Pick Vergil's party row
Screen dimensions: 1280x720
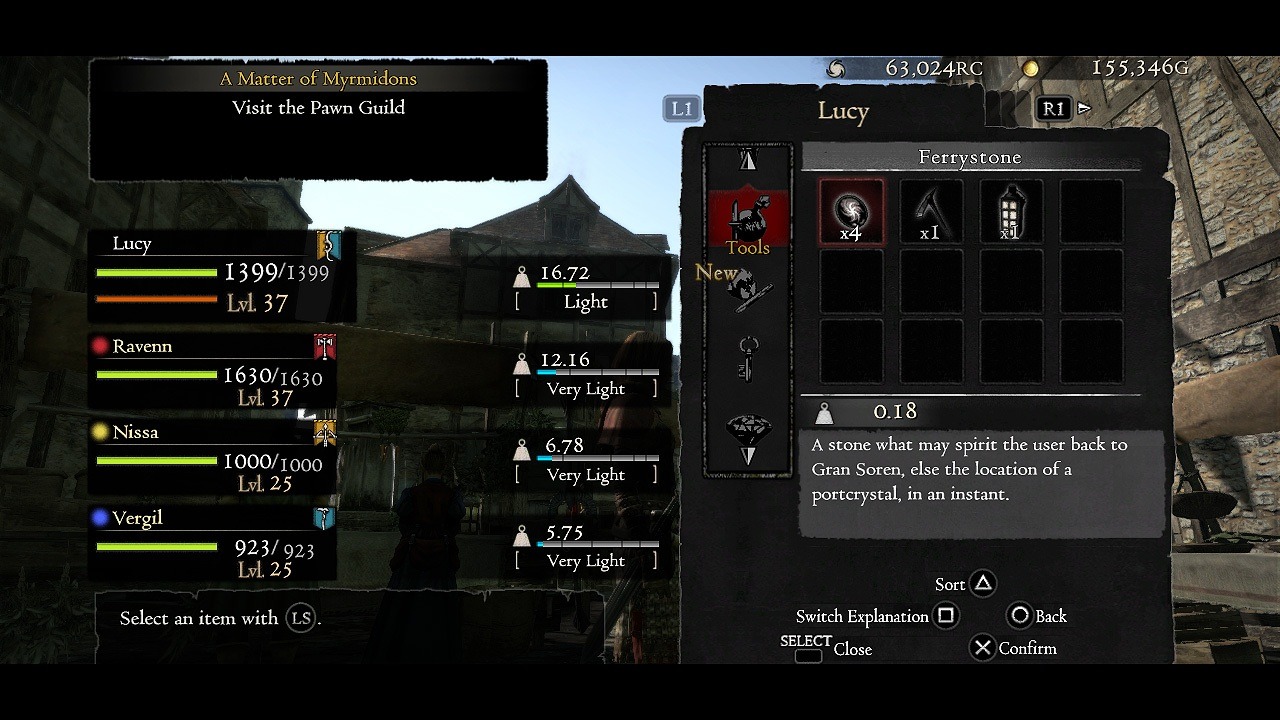[x=212, y=544]
